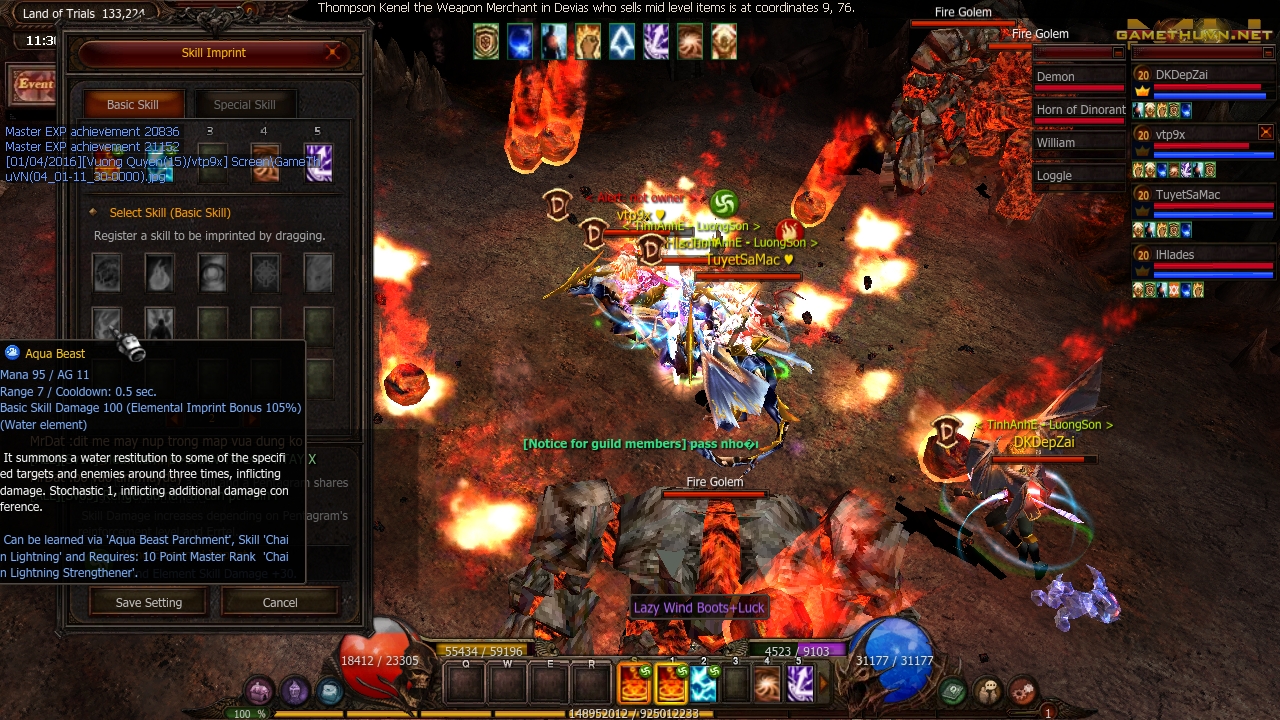This screenshot has height=720, width=1280.
Task: Click the Cancel button in Skill Imprint
Action: tap(279, 602)
